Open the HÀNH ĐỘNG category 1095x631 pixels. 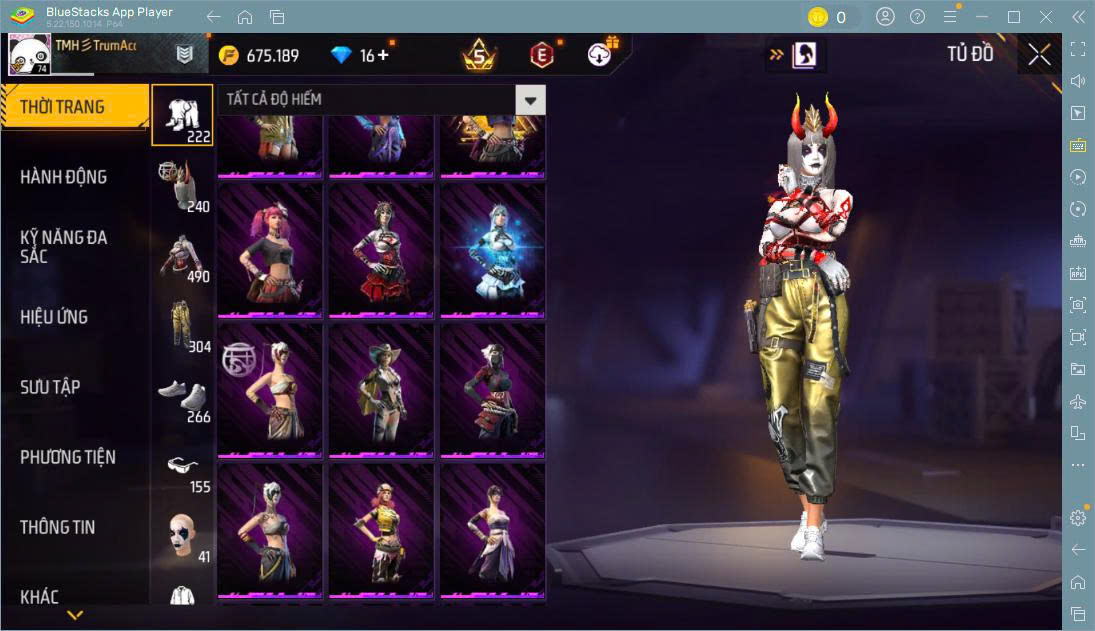pos(64,177)
